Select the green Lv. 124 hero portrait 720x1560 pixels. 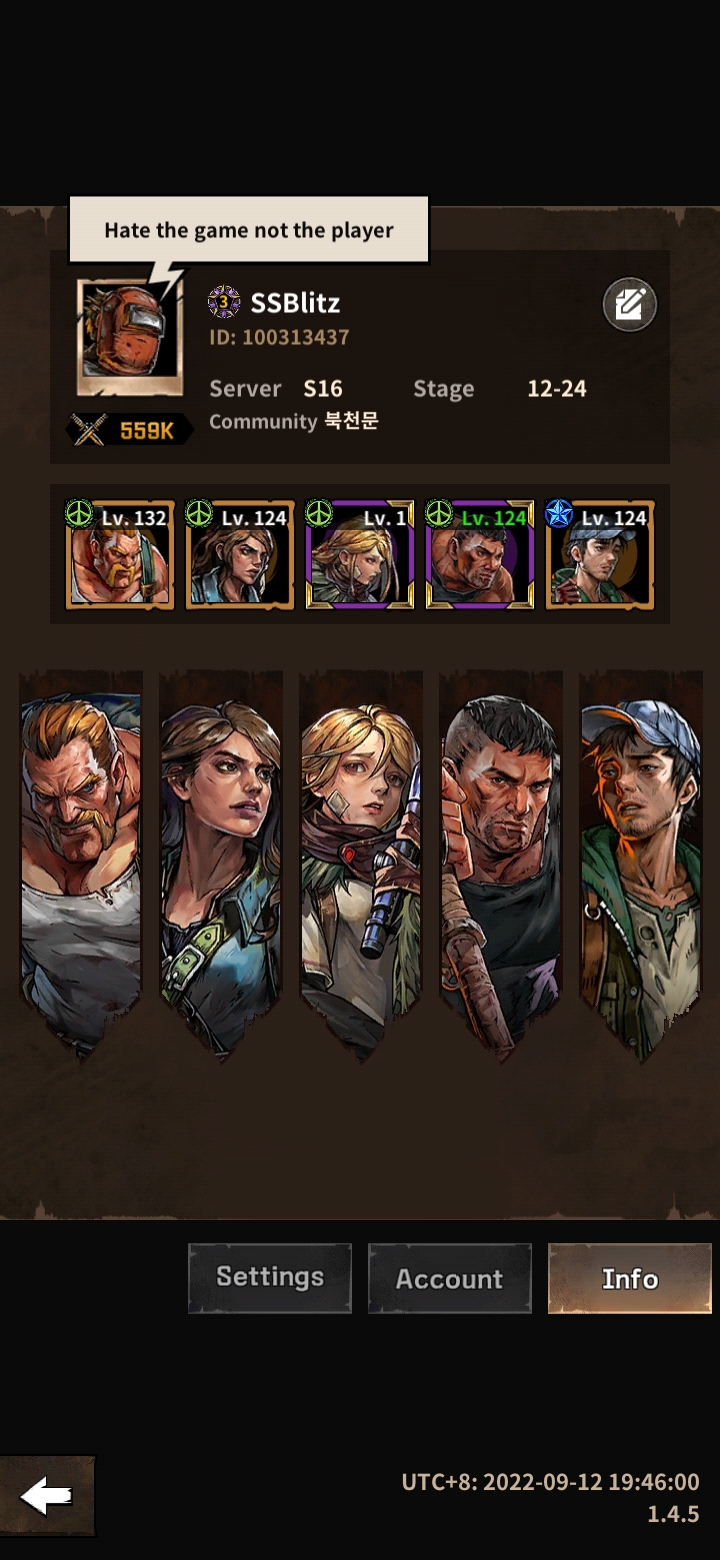point(480,556)
